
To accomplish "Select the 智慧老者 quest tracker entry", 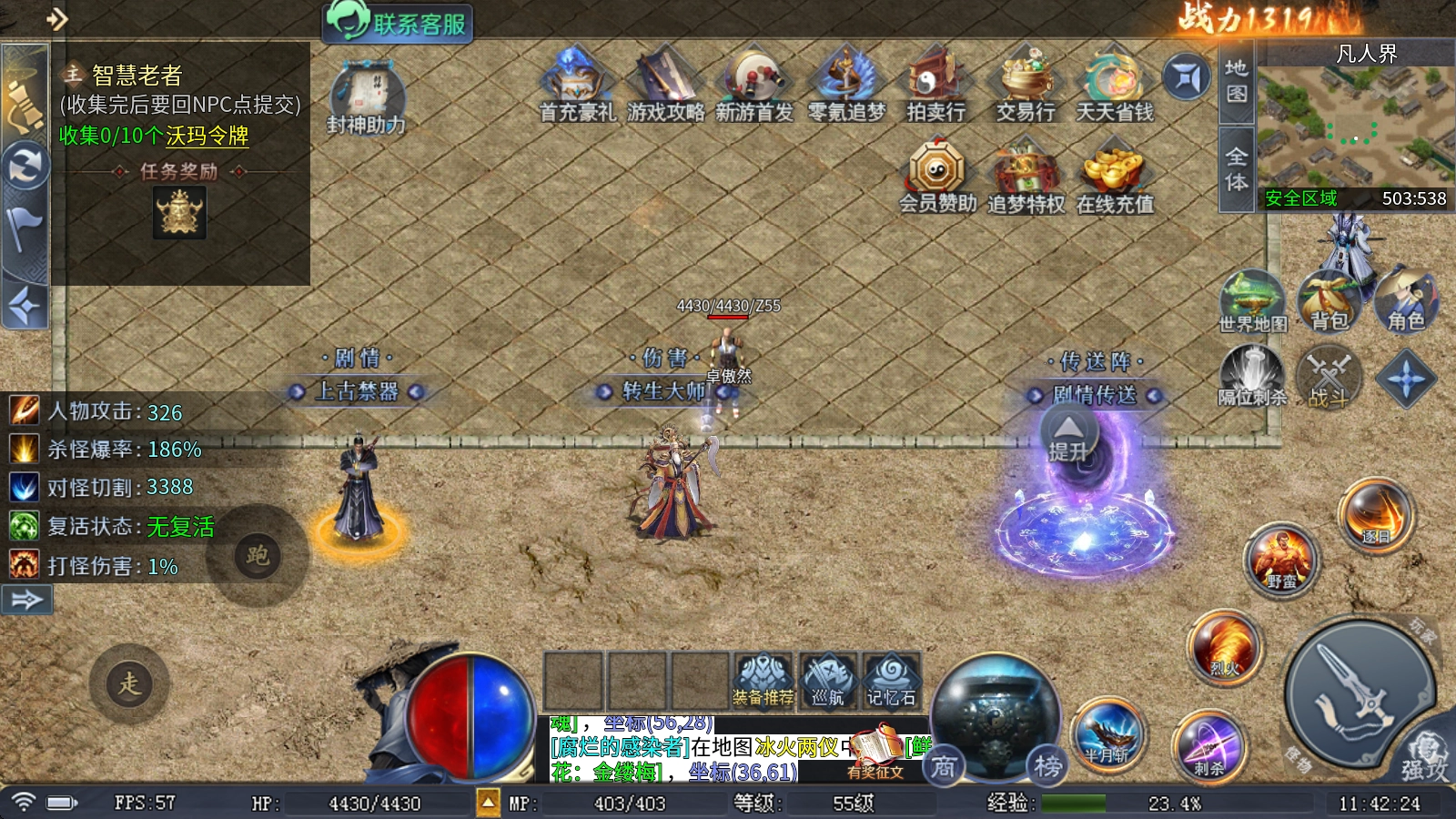I will coord(138,75).
